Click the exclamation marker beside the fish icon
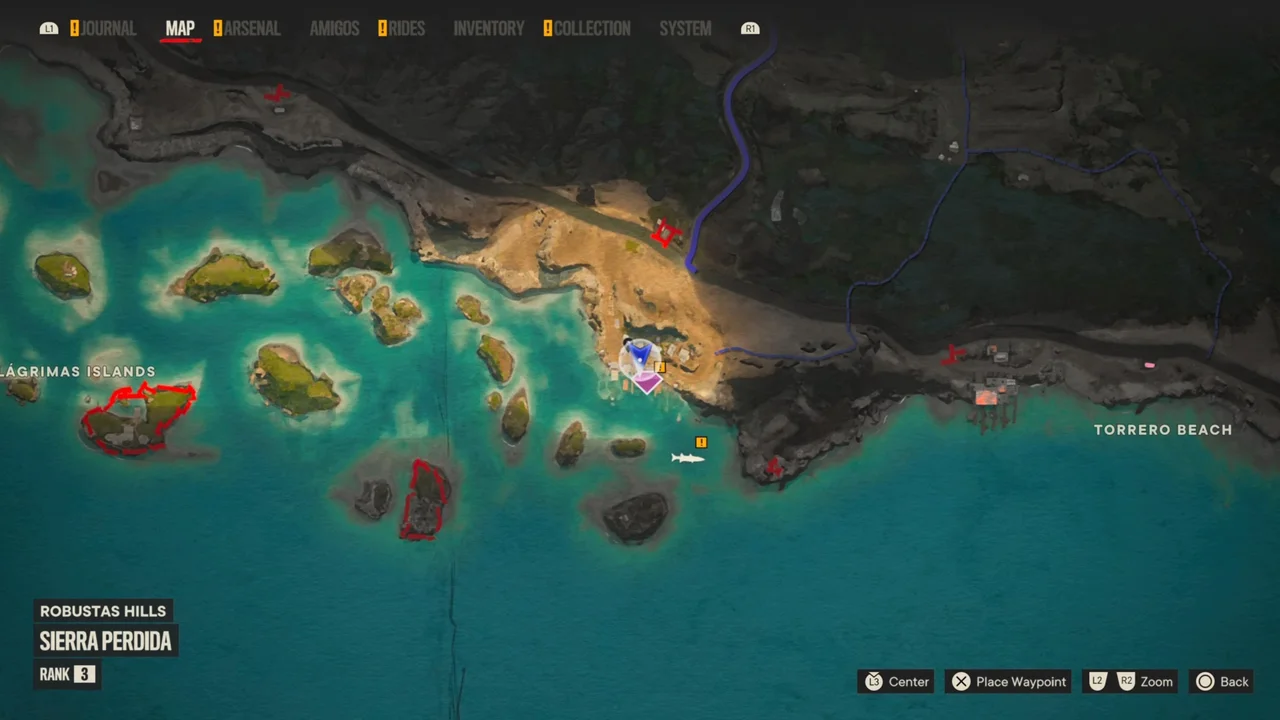Image resolution: width=1280 pixels, height=720 pixels. (701, 442)
